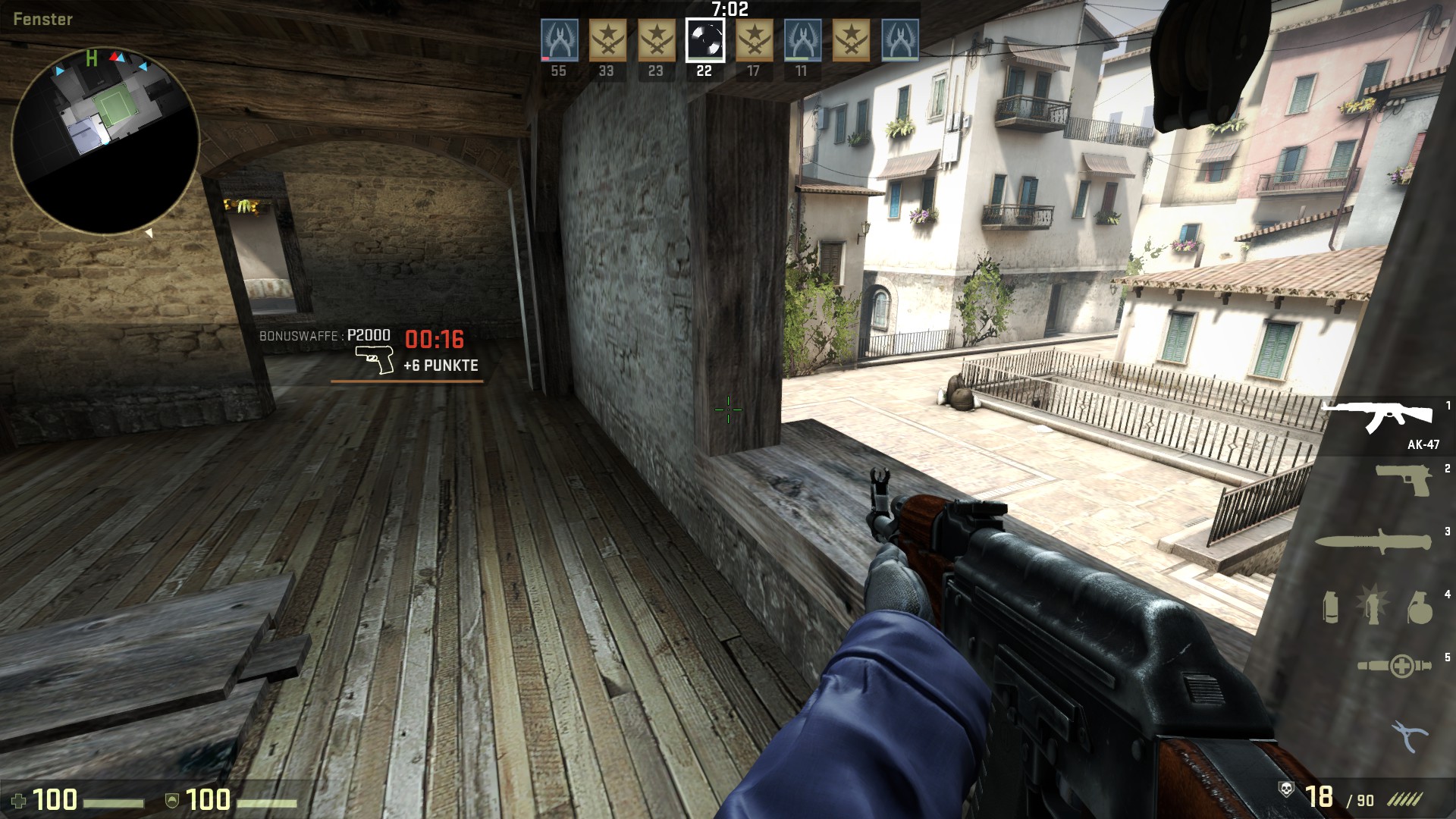Select the highlighted avatar with score 22
Viewport: 1456px width, 819px height.
[705, 40]
